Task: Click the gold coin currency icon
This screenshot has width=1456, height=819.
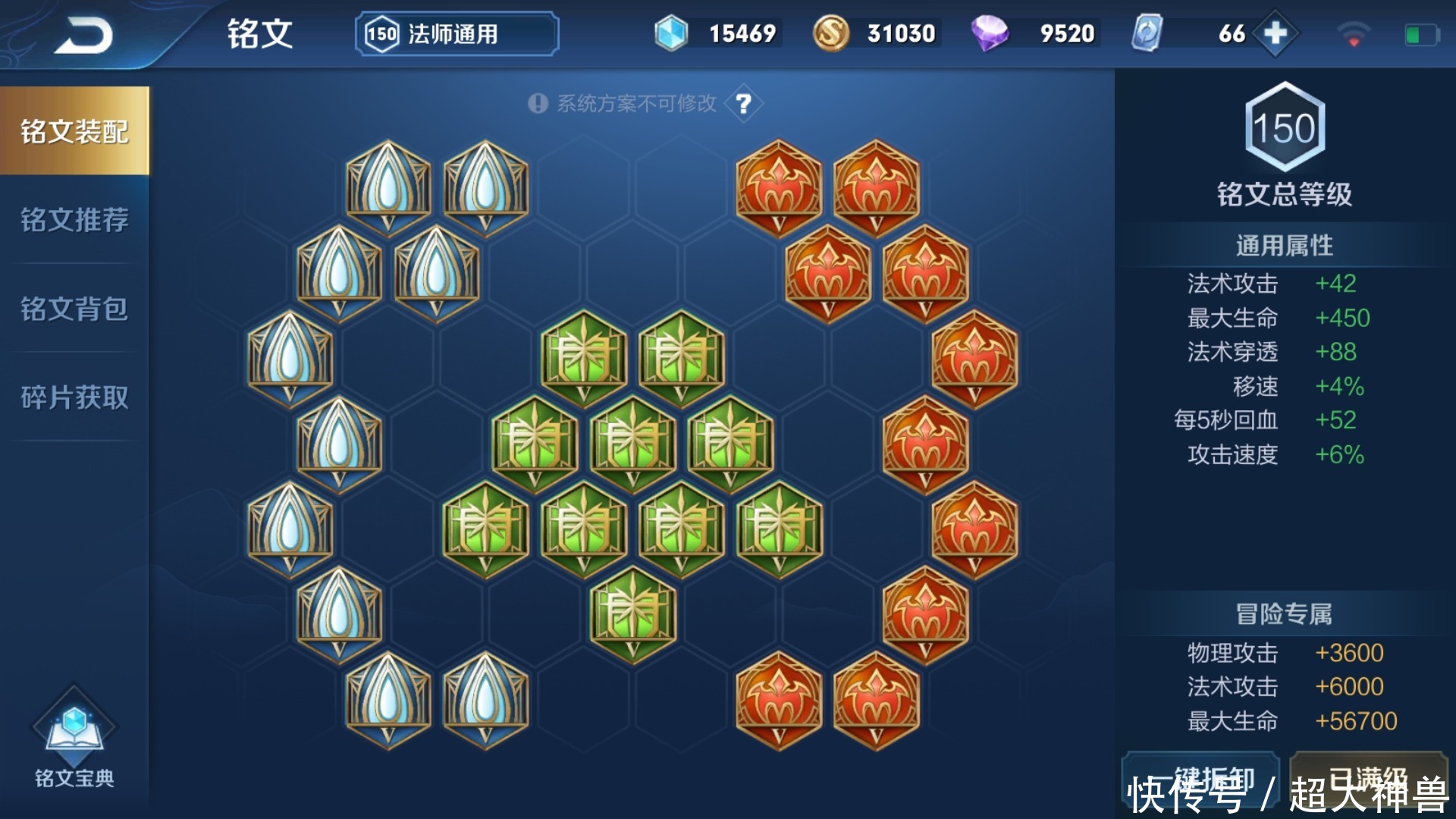Action: (833, 33)
